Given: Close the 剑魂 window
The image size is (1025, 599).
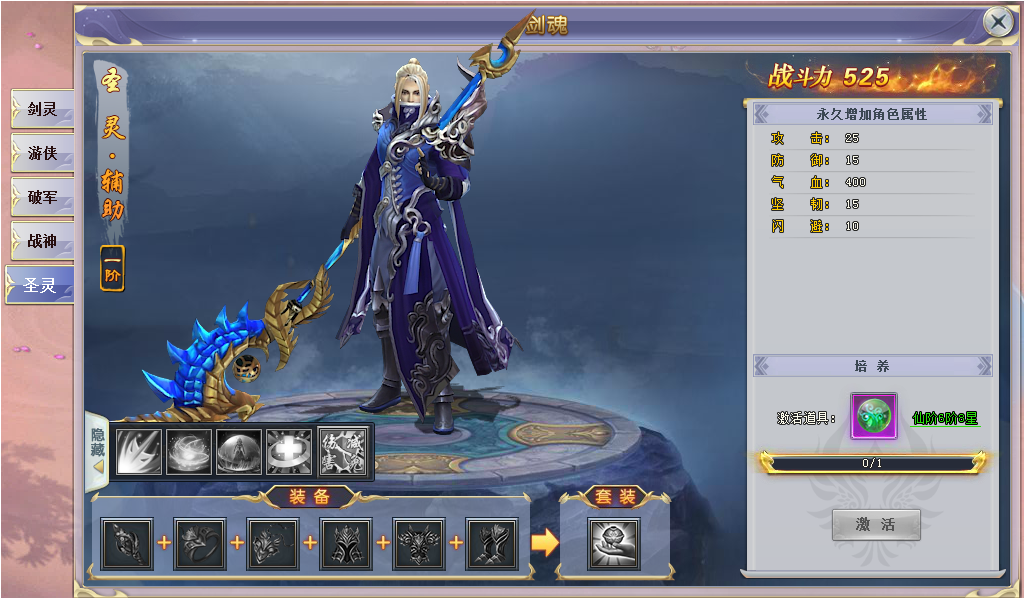Looking at the screenshot, I should (x=998, y=22).
